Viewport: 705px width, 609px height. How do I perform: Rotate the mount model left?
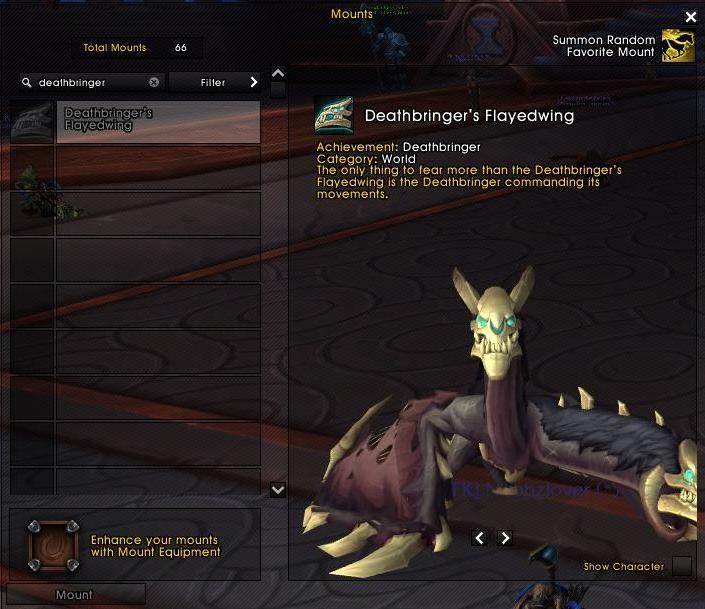point(480,538)
